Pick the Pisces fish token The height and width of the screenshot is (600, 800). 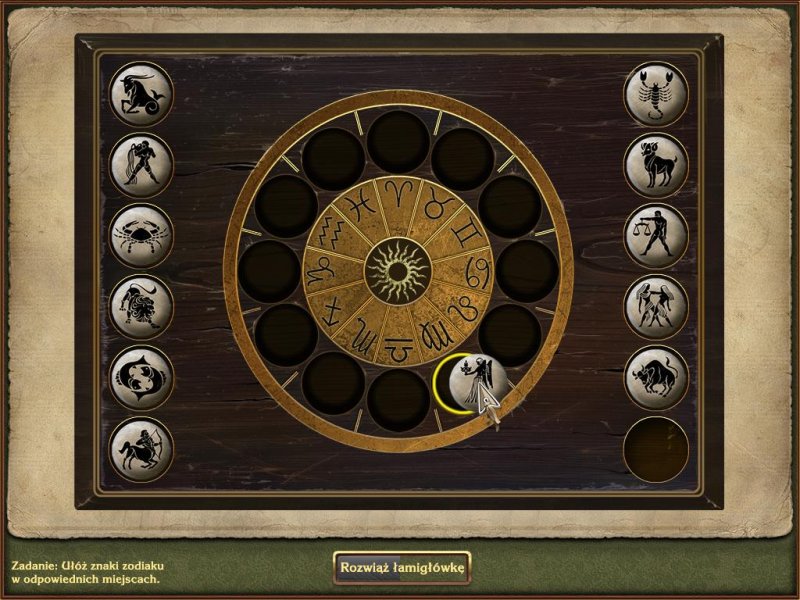click(141, 378)
